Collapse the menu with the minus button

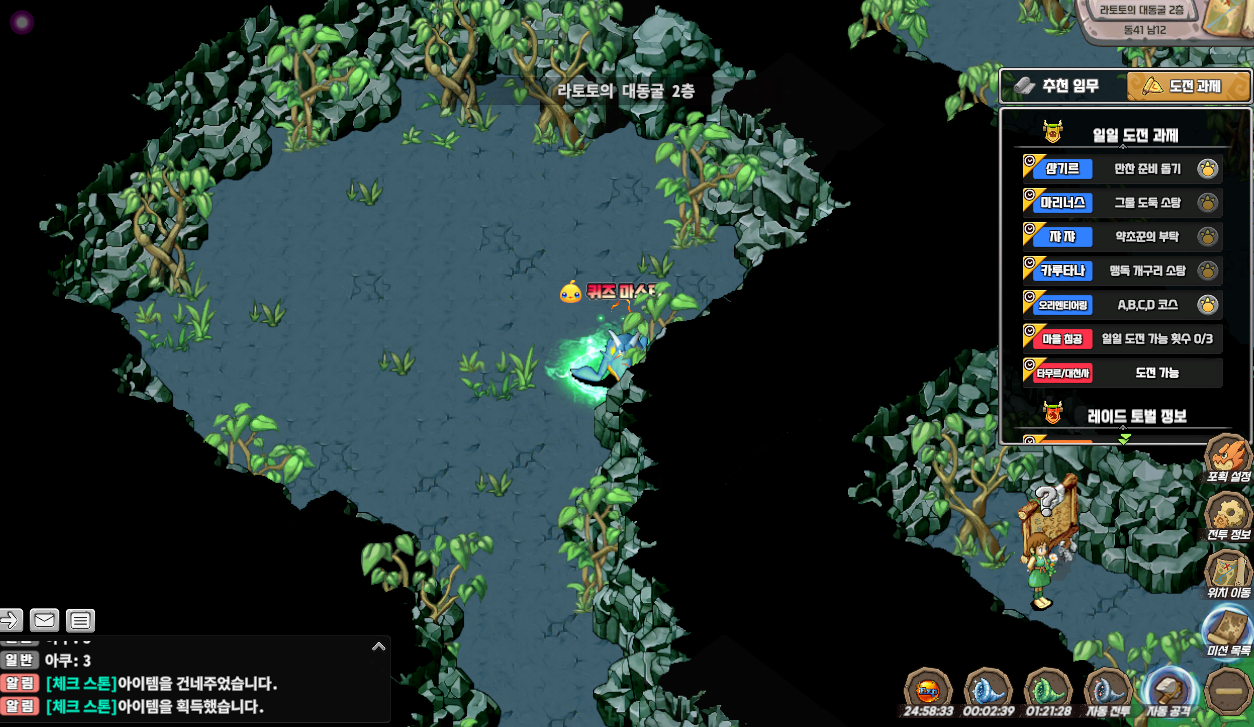coord(1228,690)
